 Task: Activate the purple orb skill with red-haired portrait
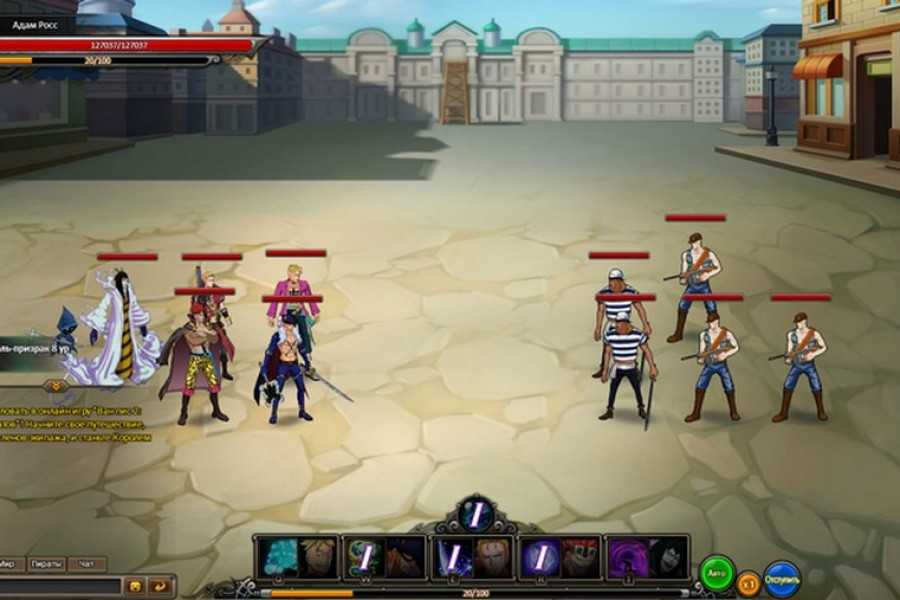pyautogui.click(x=539, y=558)
